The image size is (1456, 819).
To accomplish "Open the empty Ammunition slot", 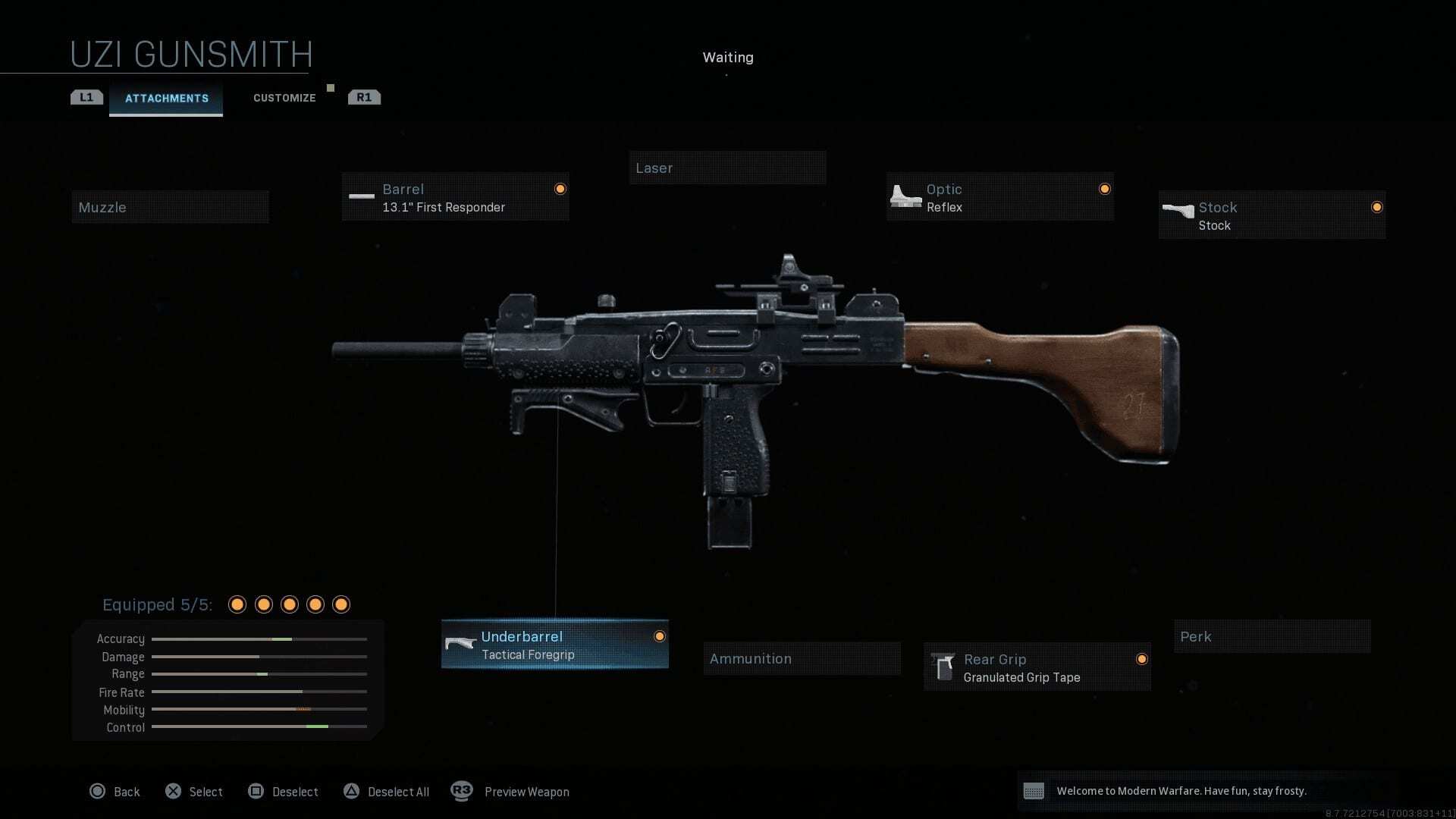I will click(802, 659).
